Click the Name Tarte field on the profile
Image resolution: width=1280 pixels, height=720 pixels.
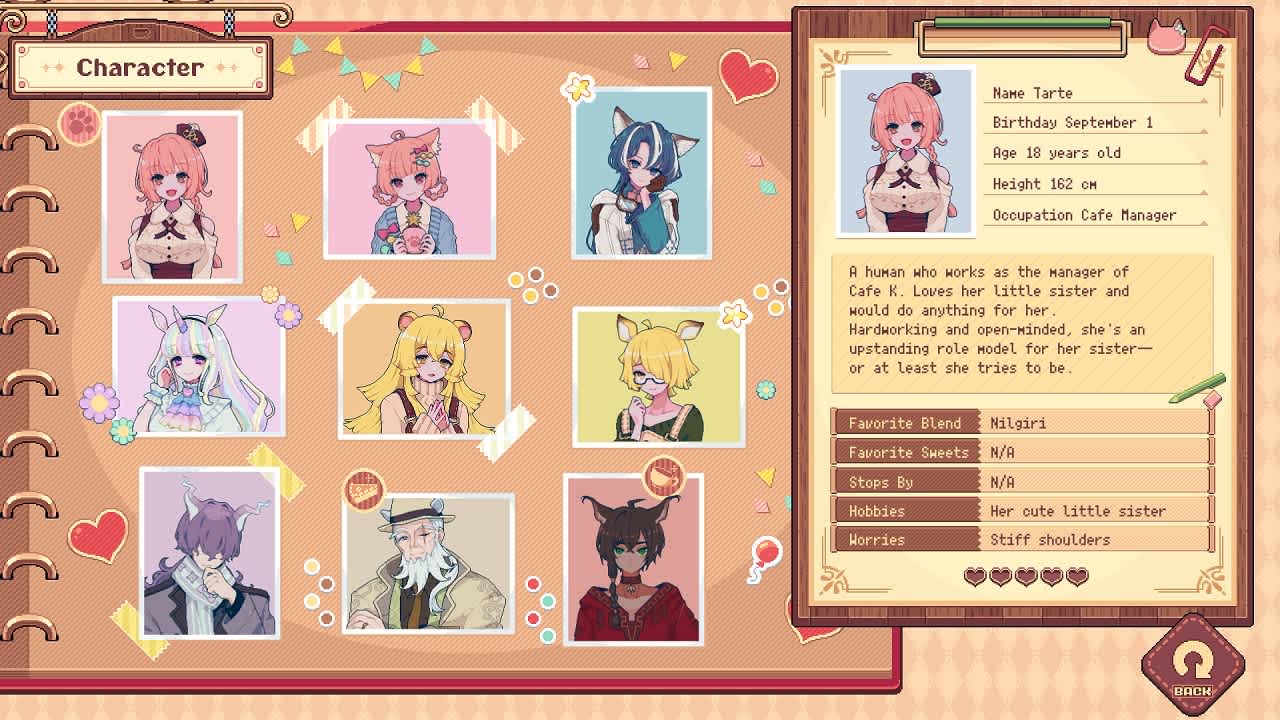coord(1092,92)
